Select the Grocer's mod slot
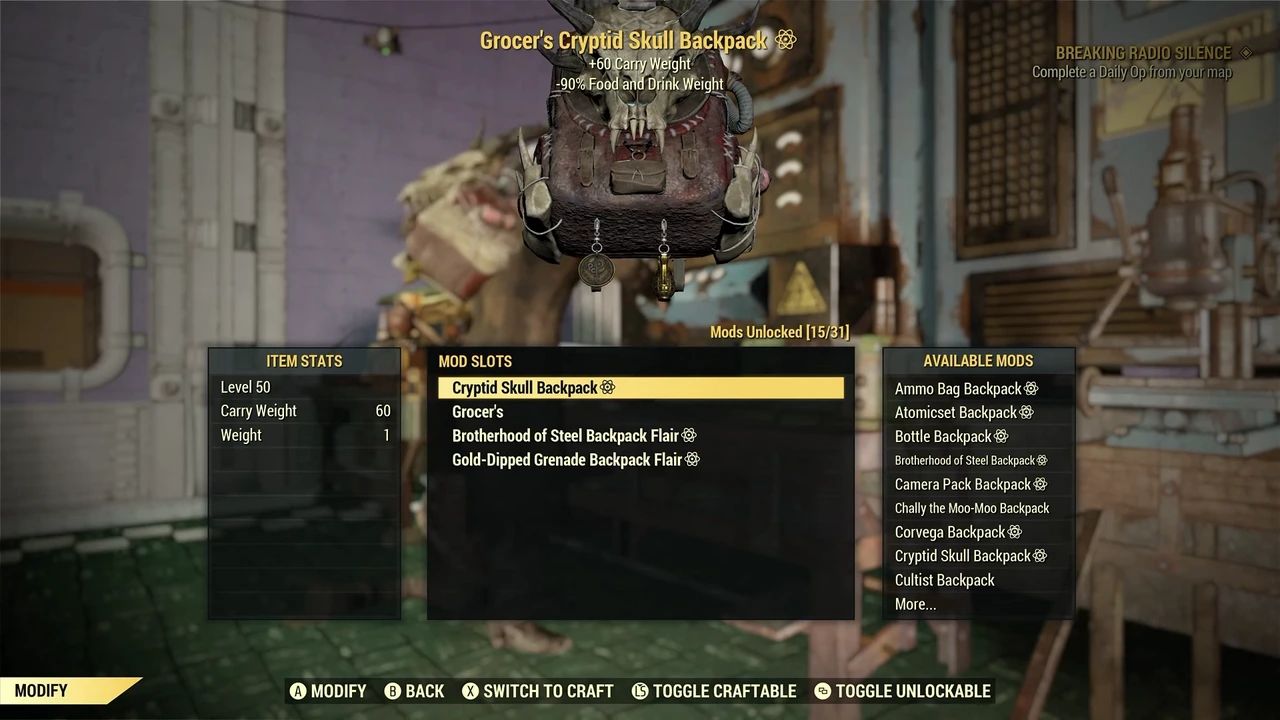This screenshot has height=720, width=1280. (478, 411)
